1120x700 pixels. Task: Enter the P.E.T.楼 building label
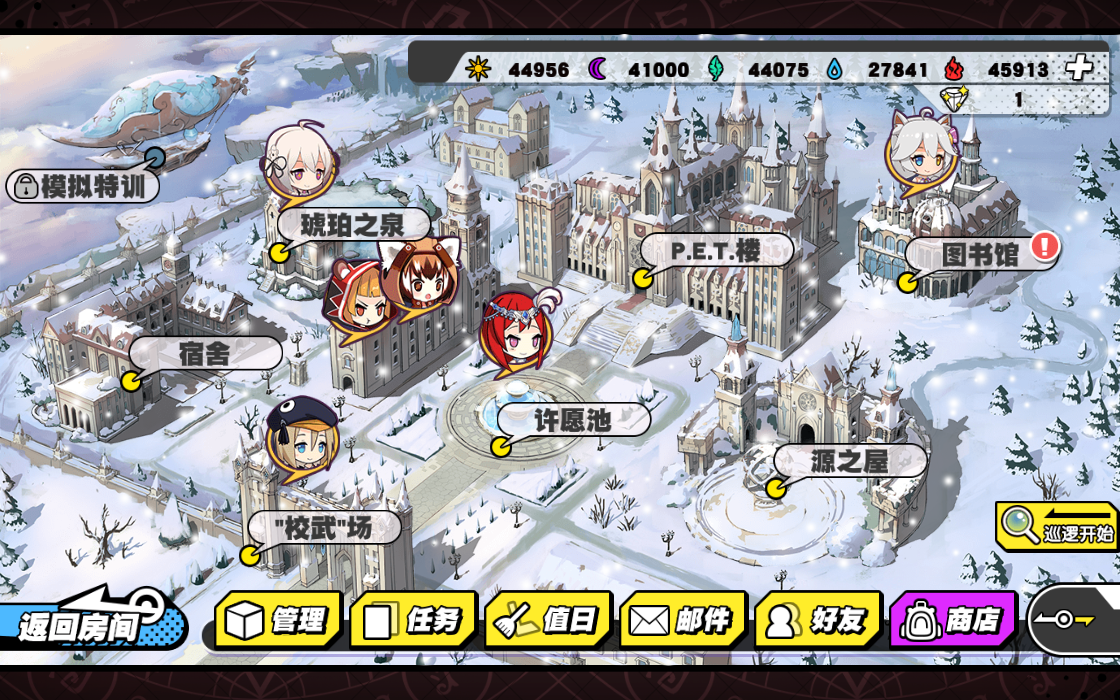(716, 250)
